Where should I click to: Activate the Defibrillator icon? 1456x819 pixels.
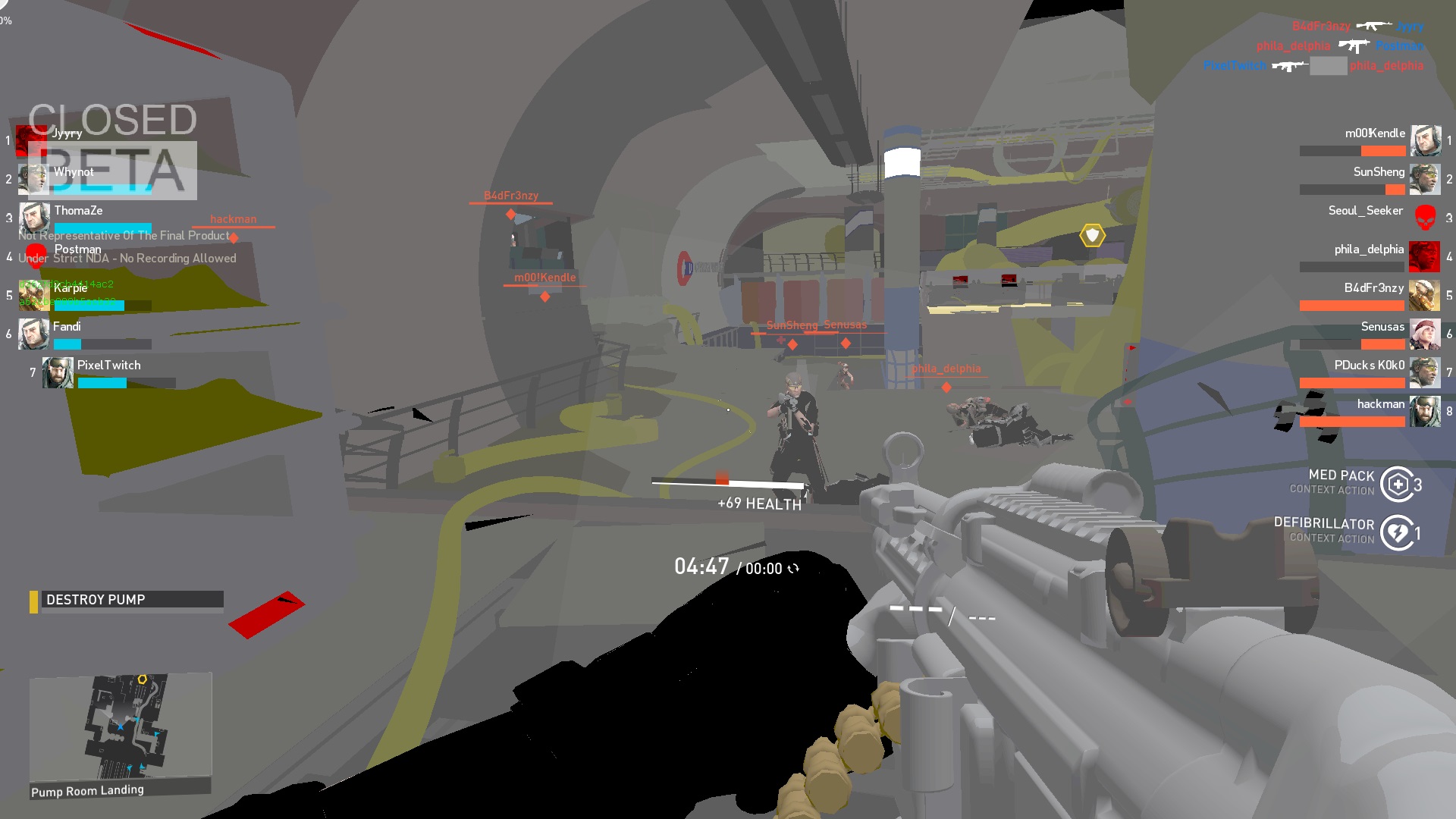click(1398, 532)
